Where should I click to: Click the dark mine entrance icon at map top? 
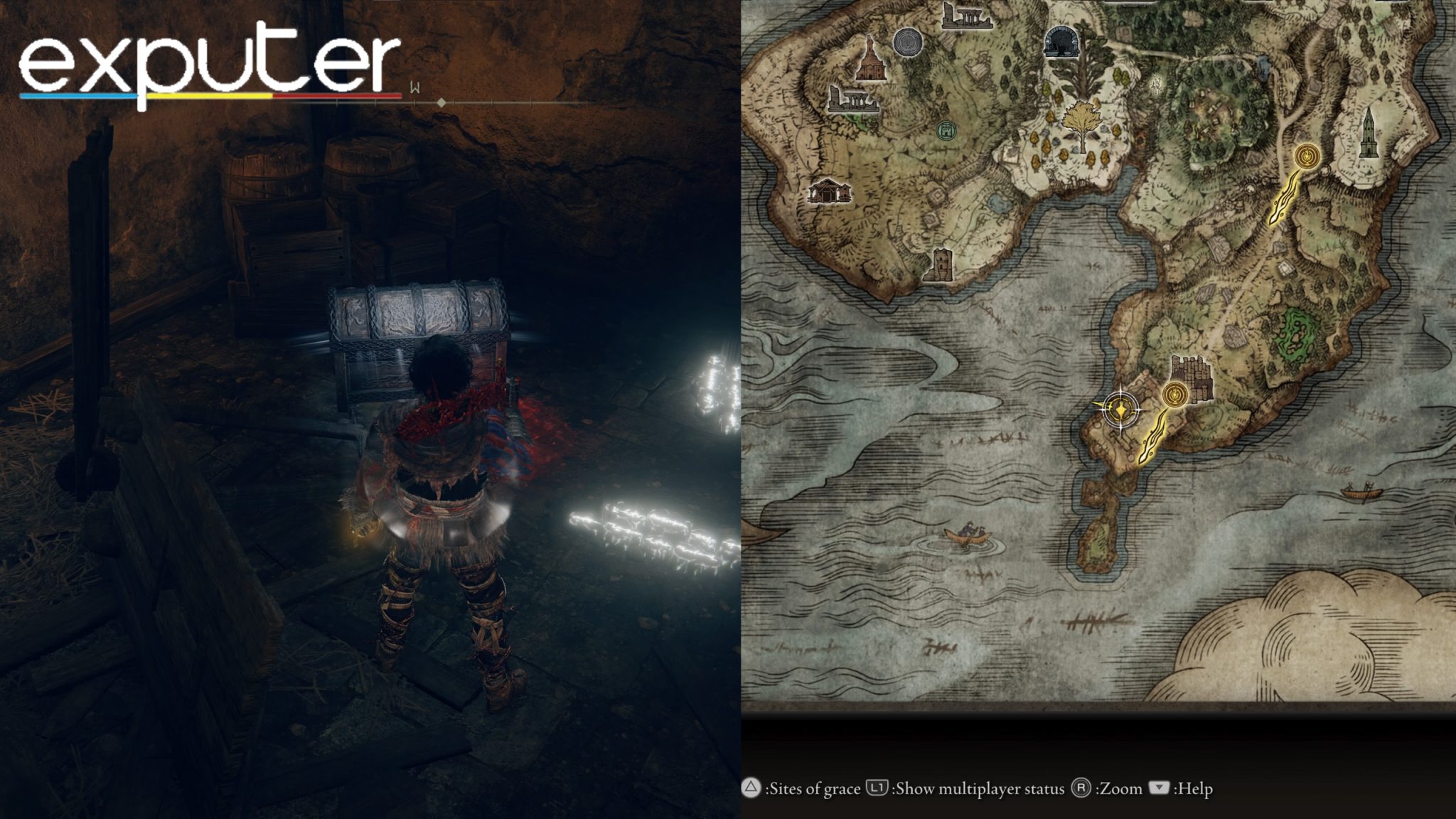(x=1061, y=41)
